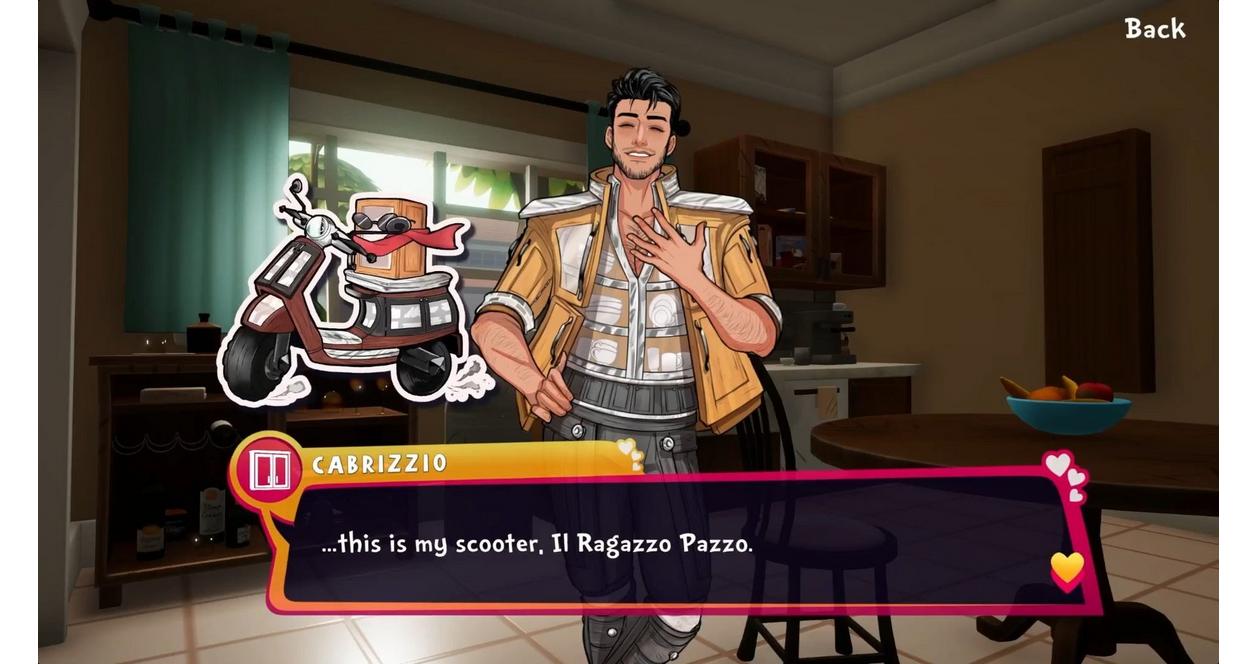Click the Back button
The width and height of the screenshot is (1256, 664).
point(1154,29)
